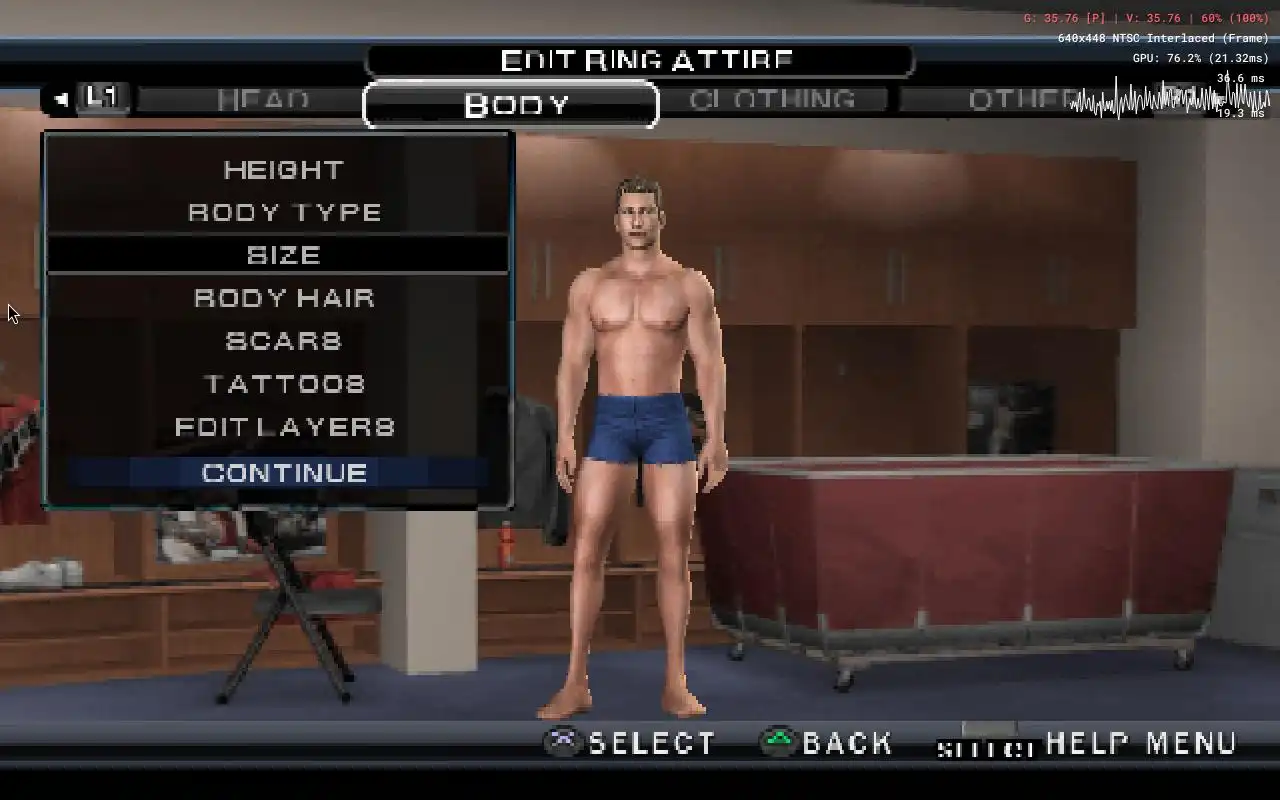Image resolution: width=1280 pixels, height=800 pixels.
Task: Open the Height option
Action: 284,170
